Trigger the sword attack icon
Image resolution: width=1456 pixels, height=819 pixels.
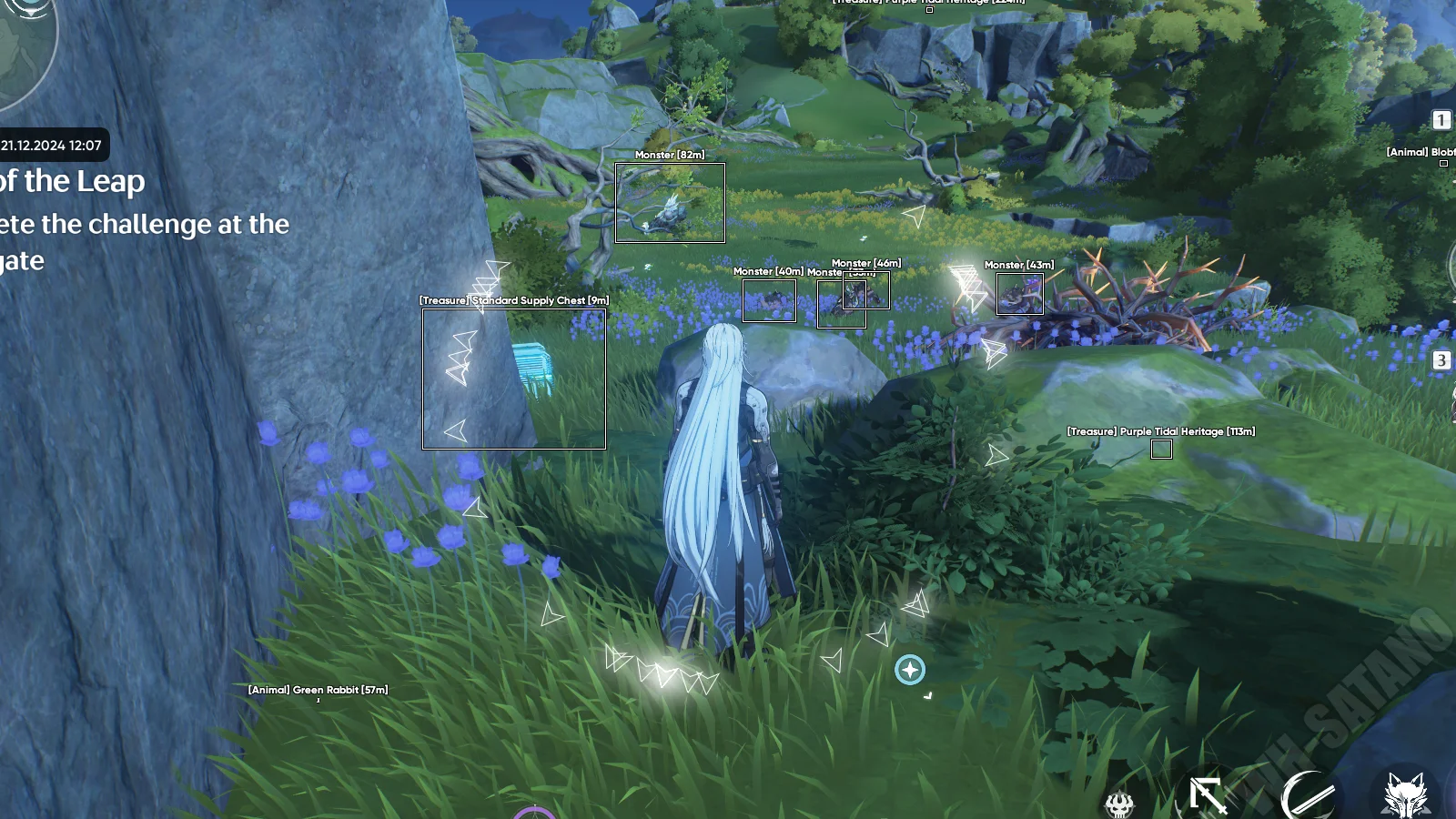(1208, 796)
